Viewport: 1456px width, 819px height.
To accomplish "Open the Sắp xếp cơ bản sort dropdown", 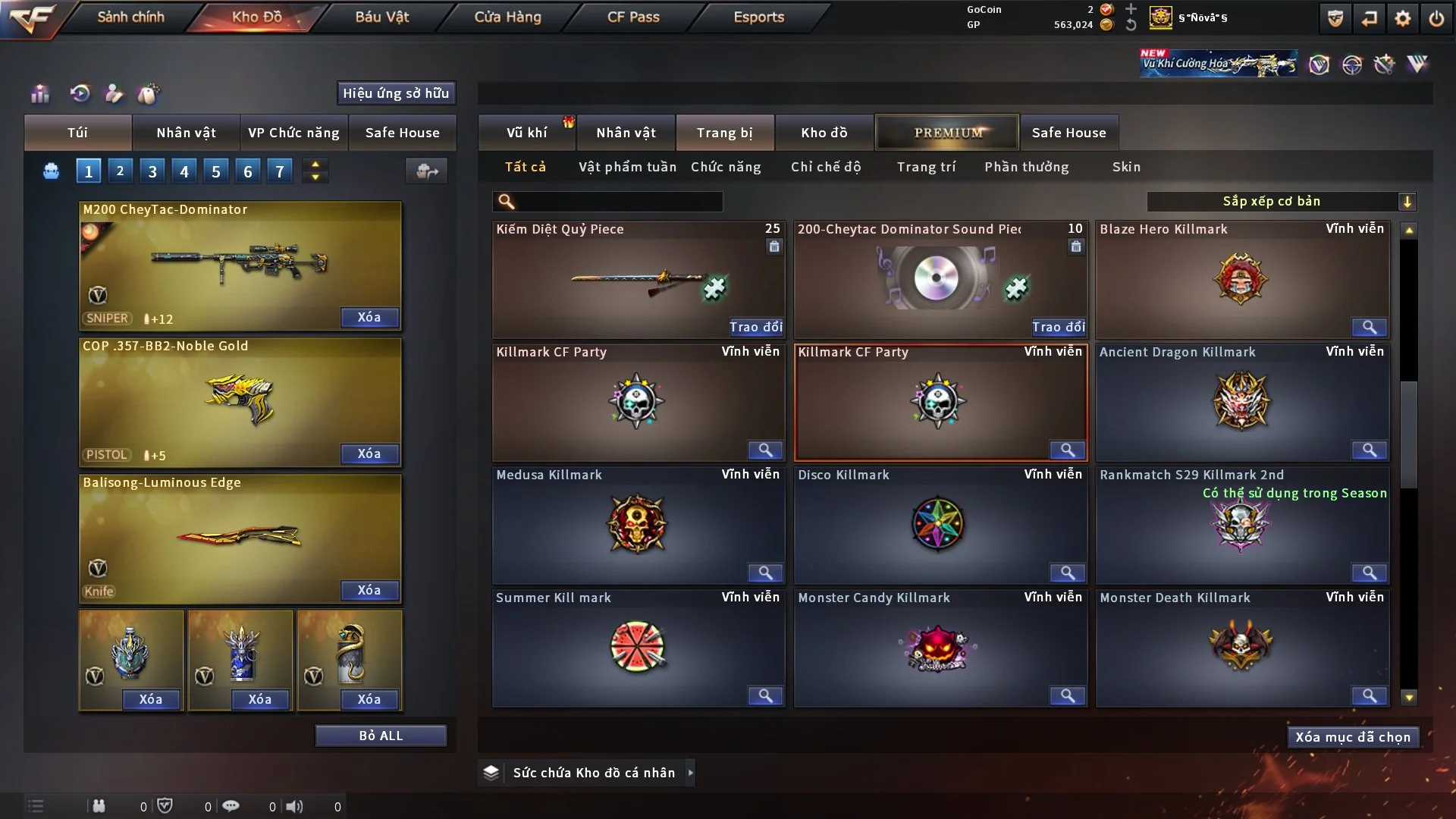I will [x=1281, y=202].
